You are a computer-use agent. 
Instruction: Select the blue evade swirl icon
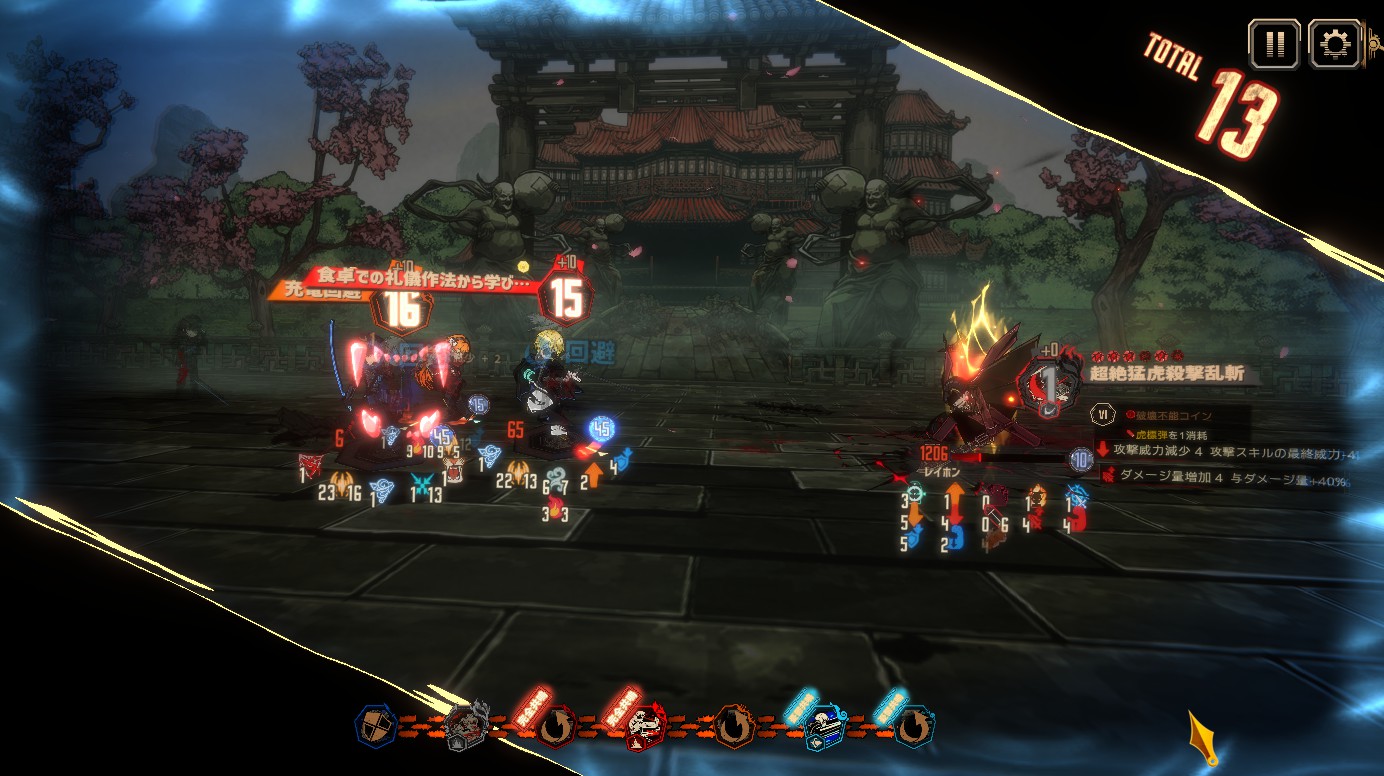(x=913, y=727)
